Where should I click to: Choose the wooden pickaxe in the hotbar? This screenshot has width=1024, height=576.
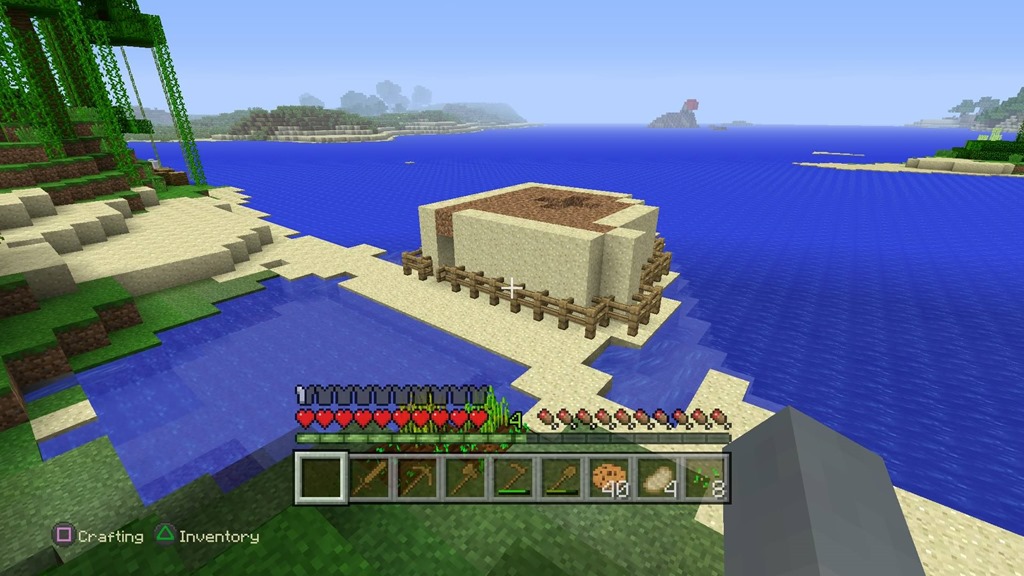click(417, 477)
